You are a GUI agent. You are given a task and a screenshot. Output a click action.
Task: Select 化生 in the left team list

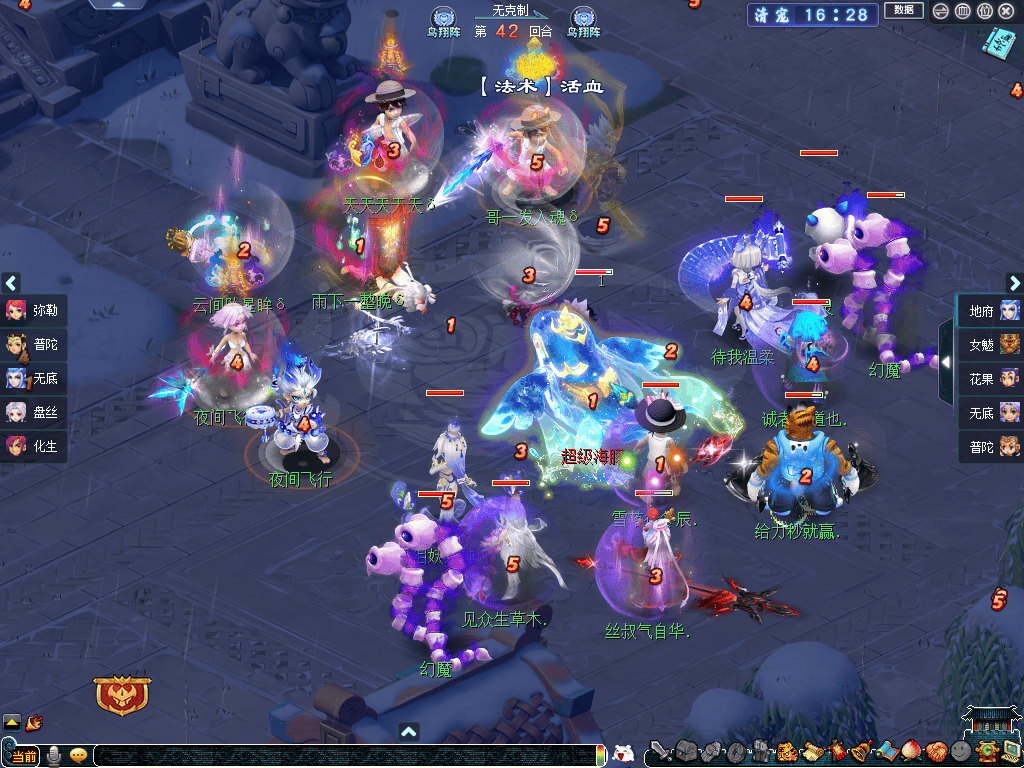coord(34,446)
